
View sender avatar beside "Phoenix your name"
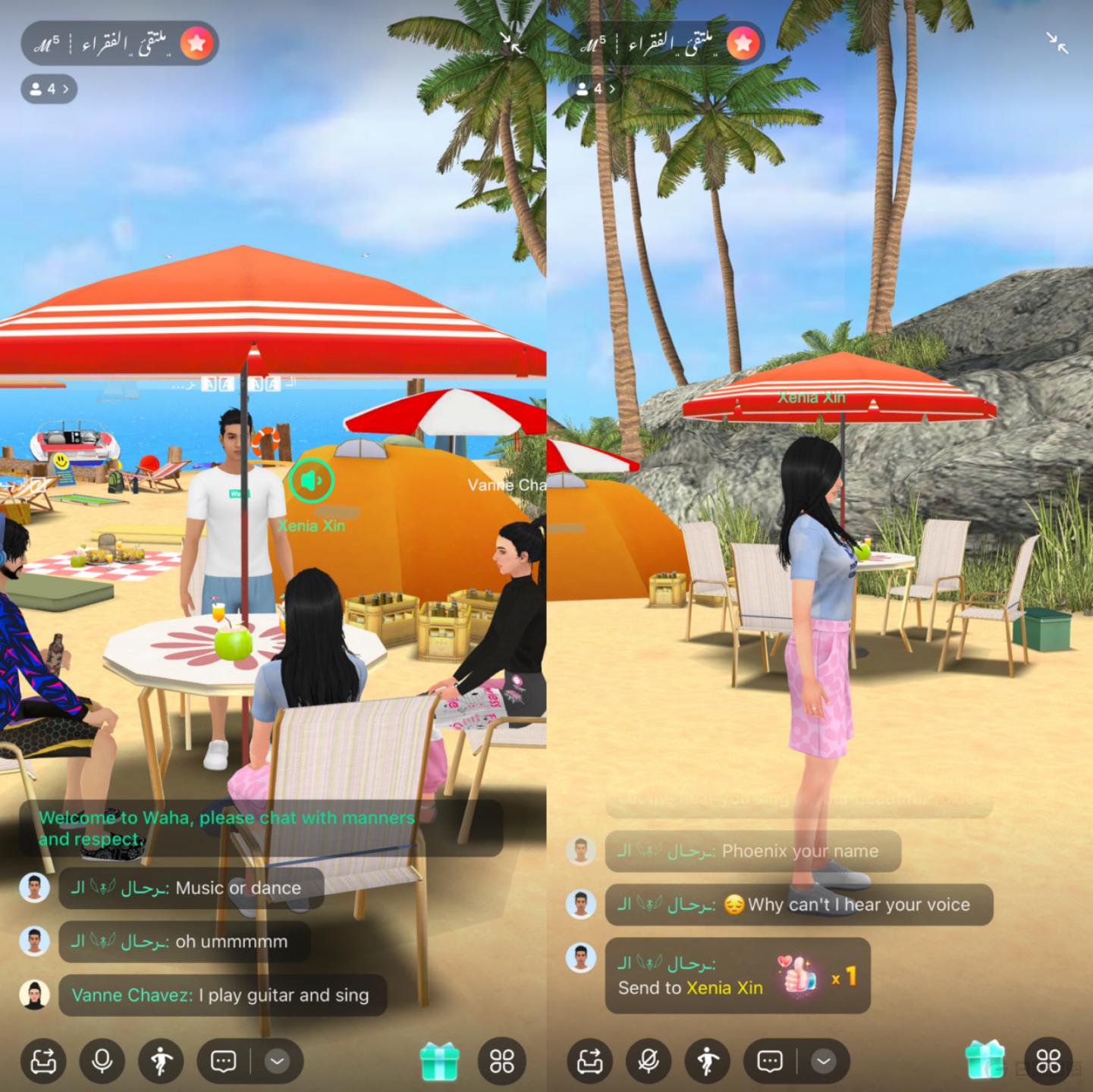[x=582, y=851]
